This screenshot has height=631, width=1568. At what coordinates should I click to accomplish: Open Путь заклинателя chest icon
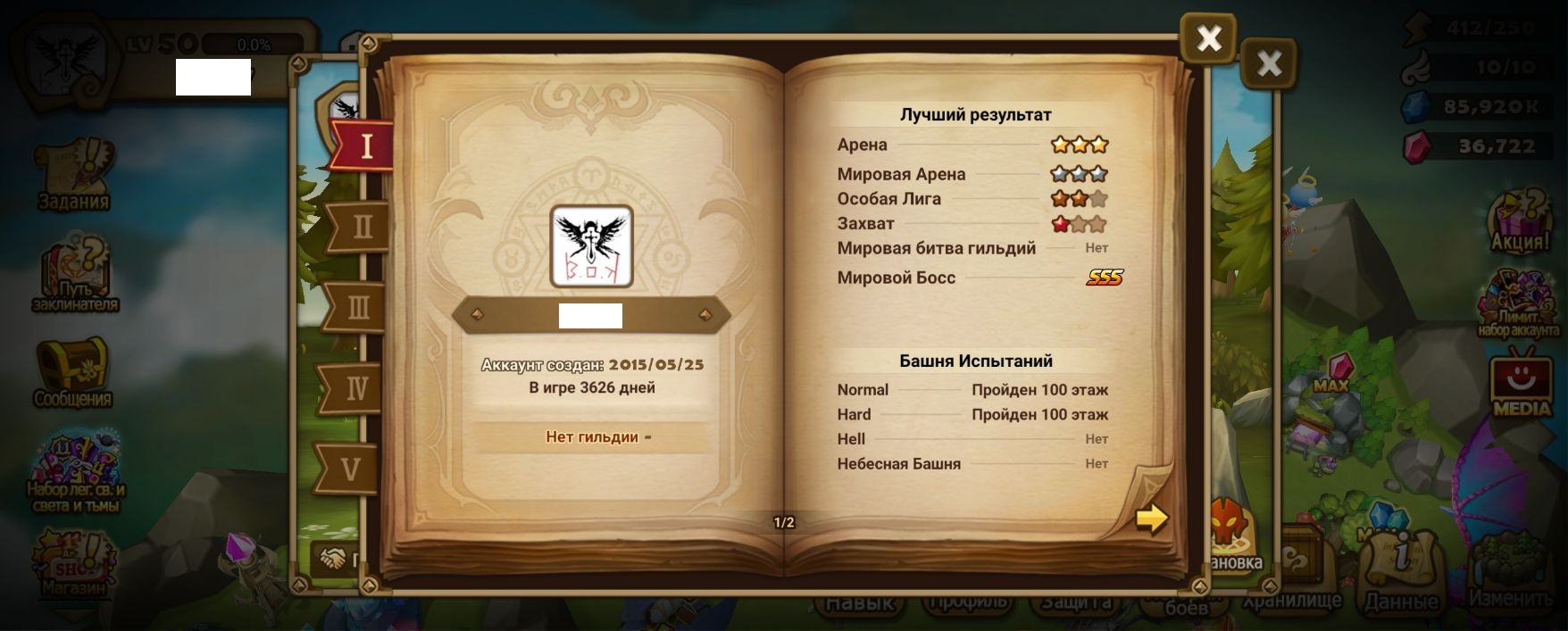point(75,272)
